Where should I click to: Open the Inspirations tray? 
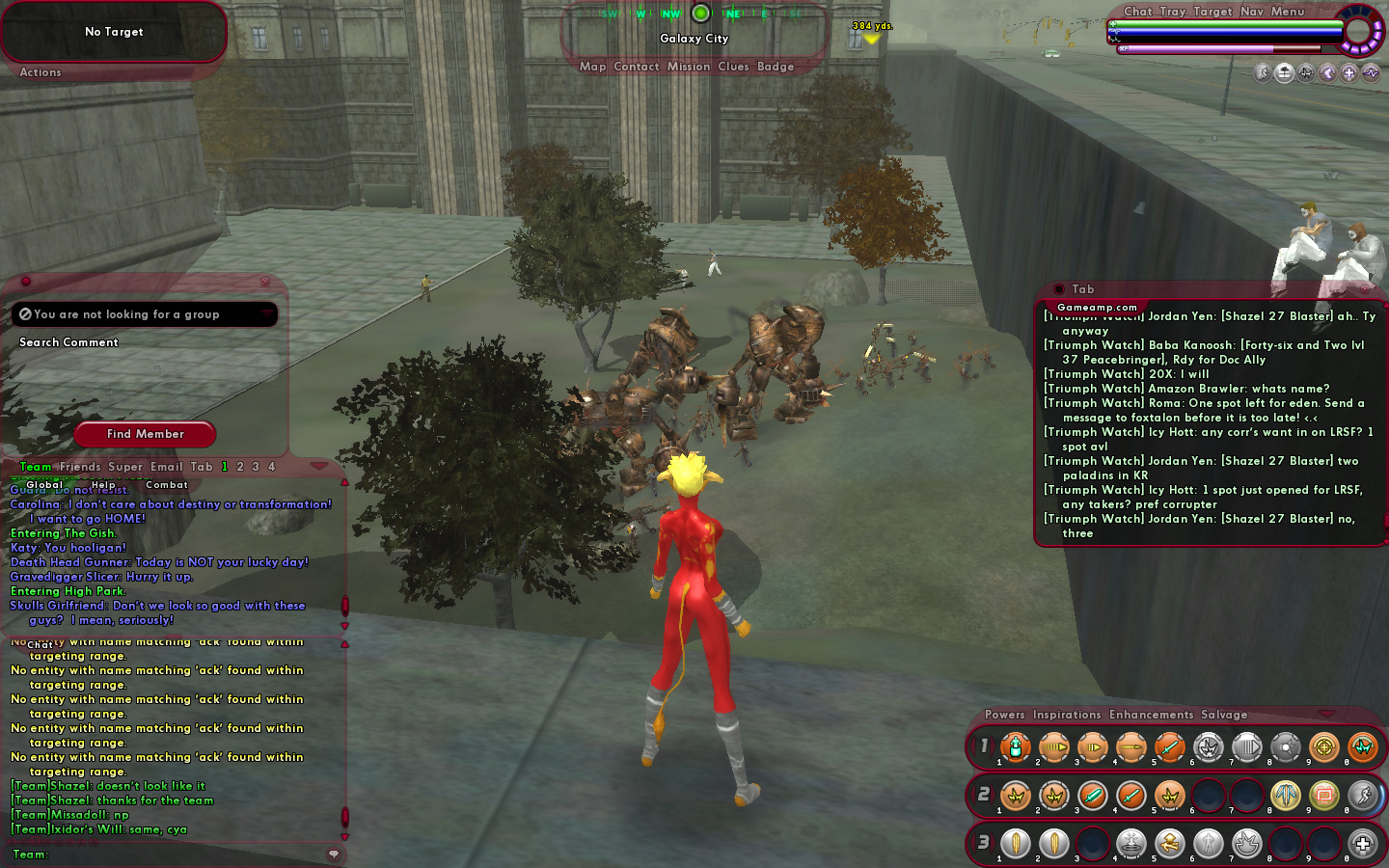[x=1066, y=715]
